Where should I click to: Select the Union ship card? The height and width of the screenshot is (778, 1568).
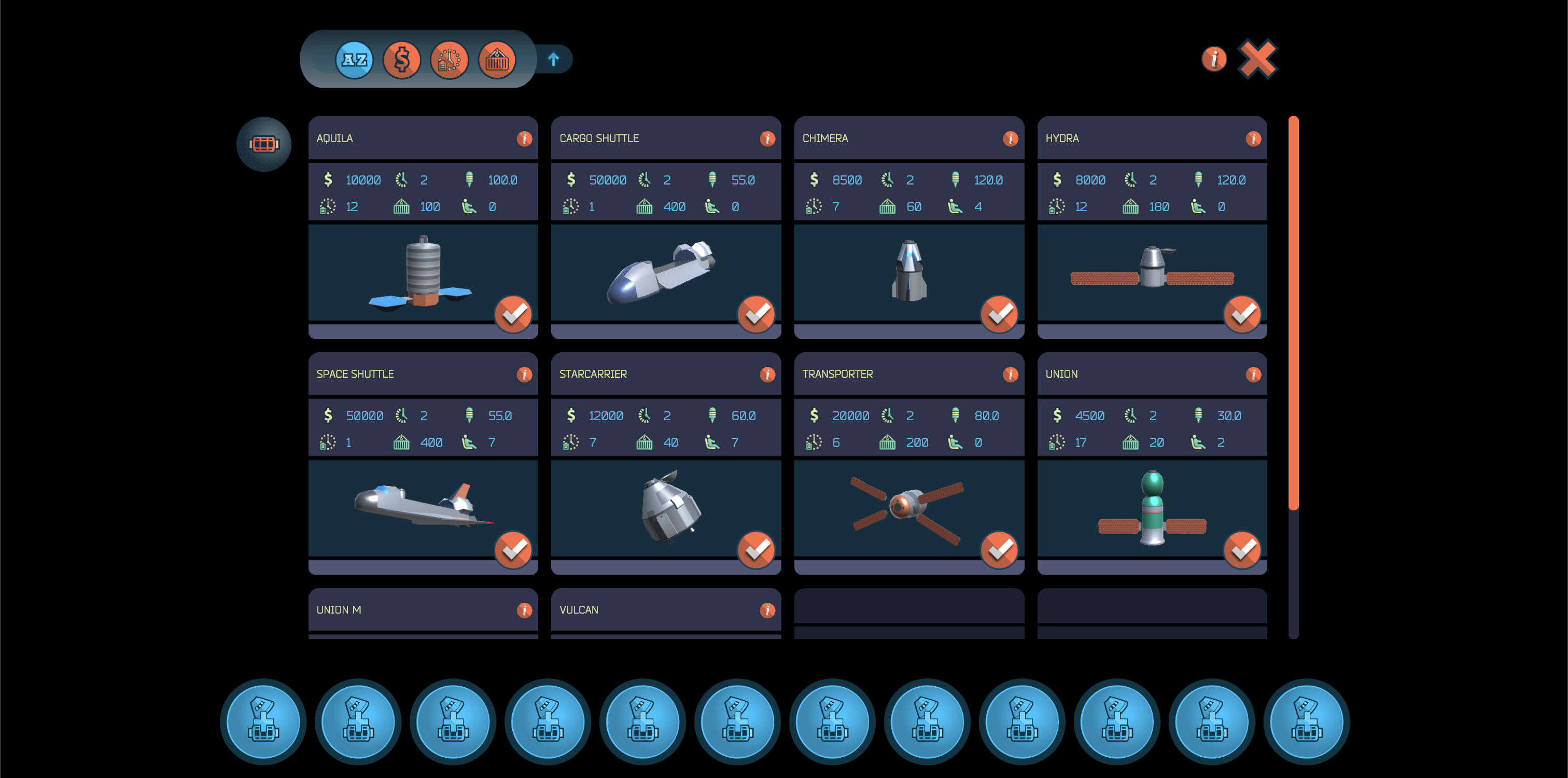coord(1152,508)
